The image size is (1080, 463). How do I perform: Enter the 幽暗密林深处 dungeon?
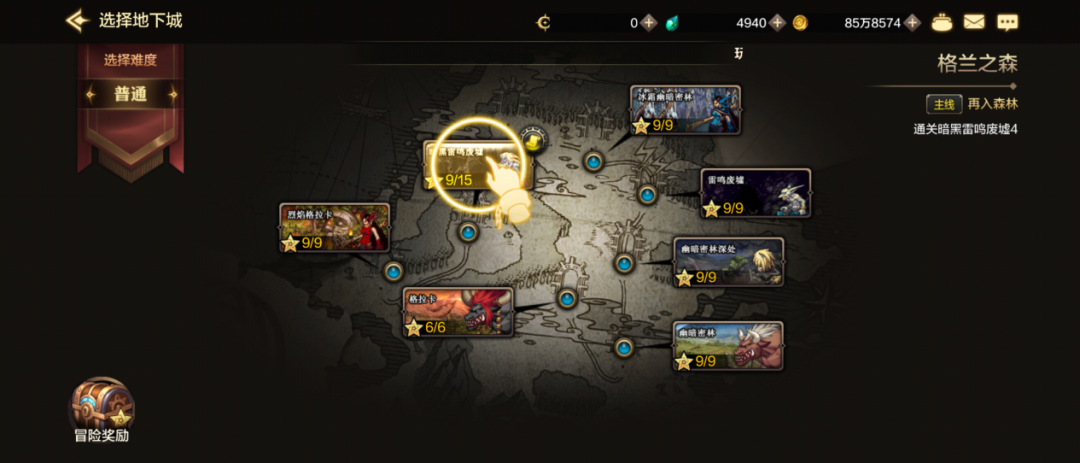coord(728,262)
